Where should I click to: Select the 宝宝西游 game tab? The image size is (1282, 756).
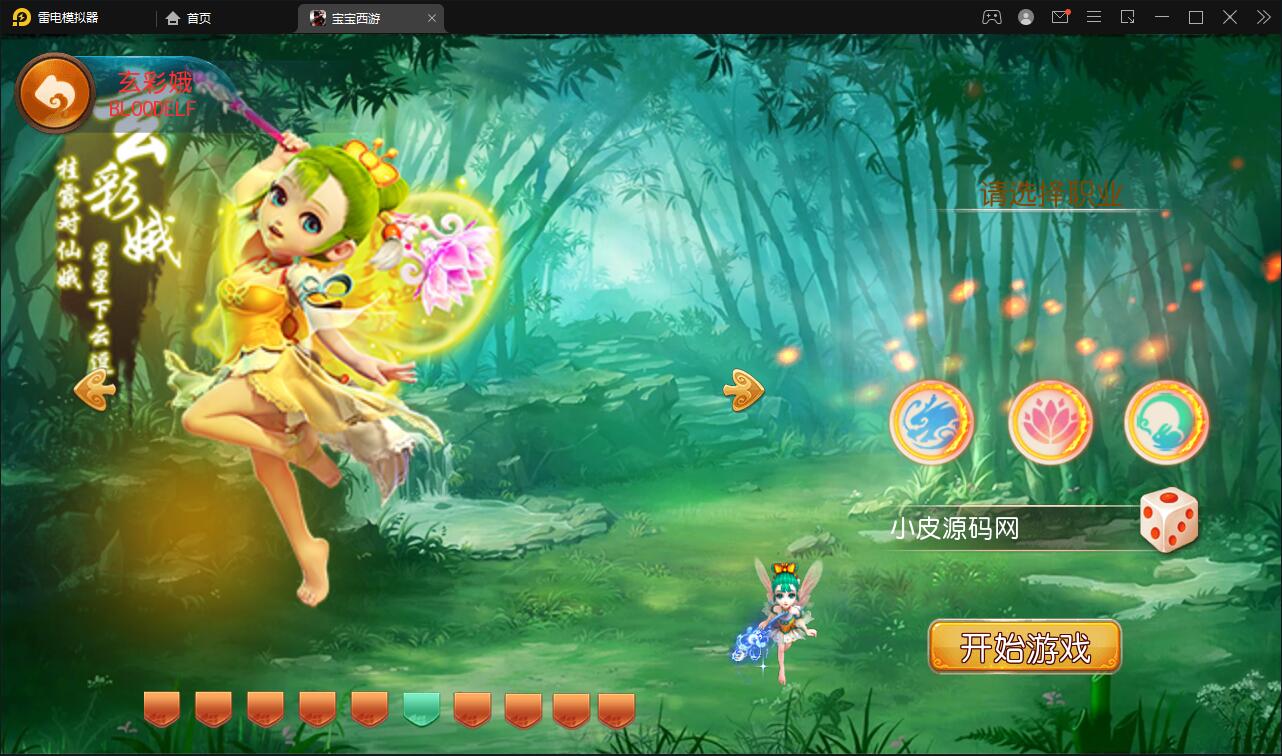point(356,17)
